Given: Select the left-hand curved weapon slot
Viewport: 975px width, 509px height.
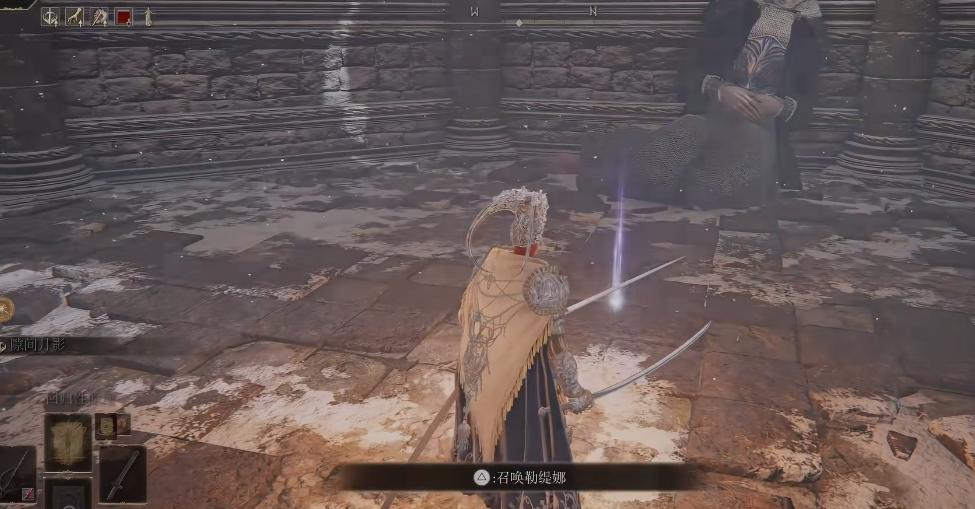Looking at the screenshot, I should pos(16,474).
